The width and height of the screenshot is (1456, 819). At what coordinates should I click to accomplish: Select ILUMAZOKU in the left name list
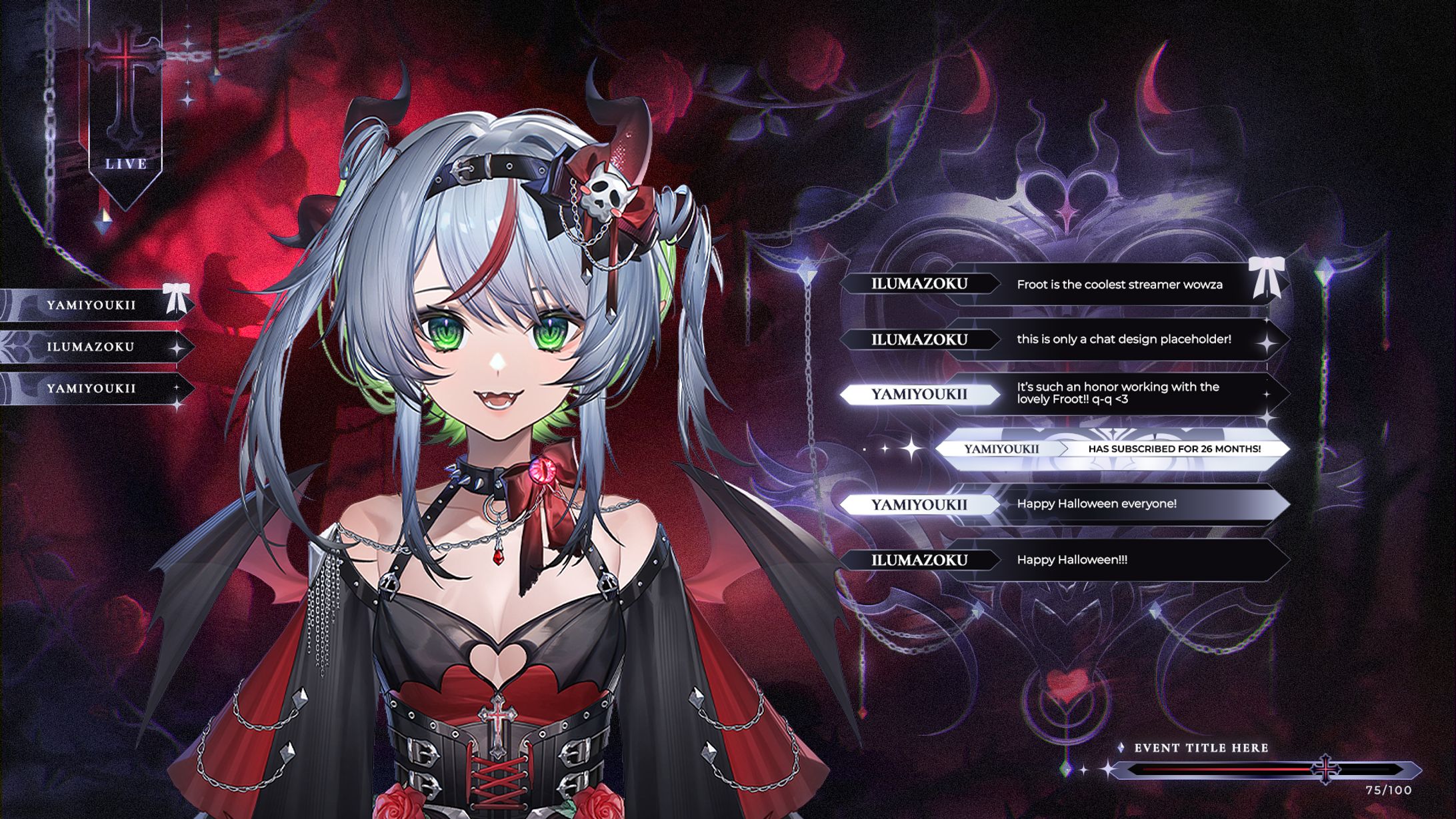tap(91, 347)
